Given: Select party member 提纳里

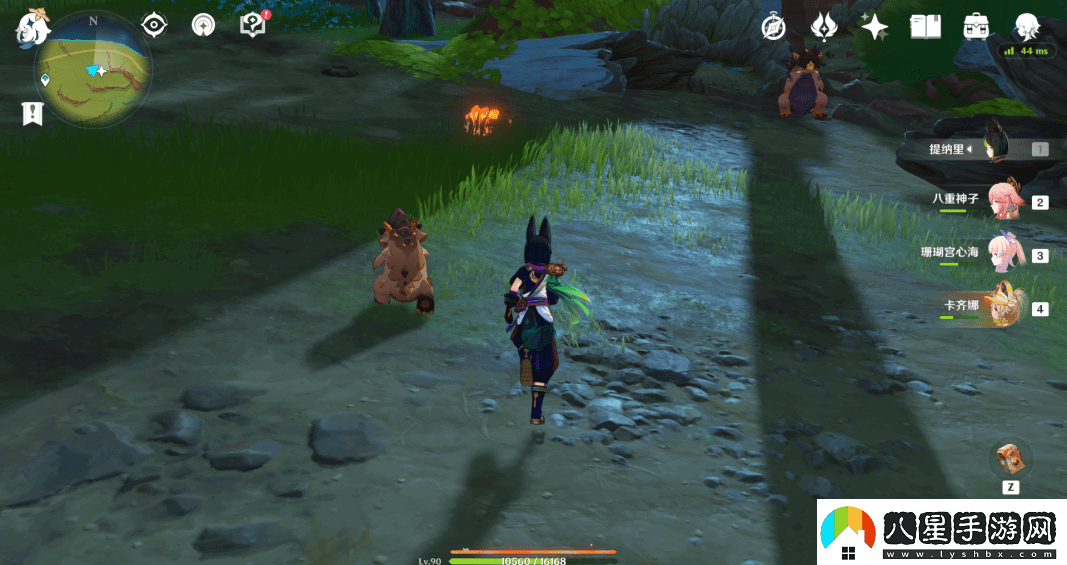Looking at the screenshot, I should click(x=990, y=149).
